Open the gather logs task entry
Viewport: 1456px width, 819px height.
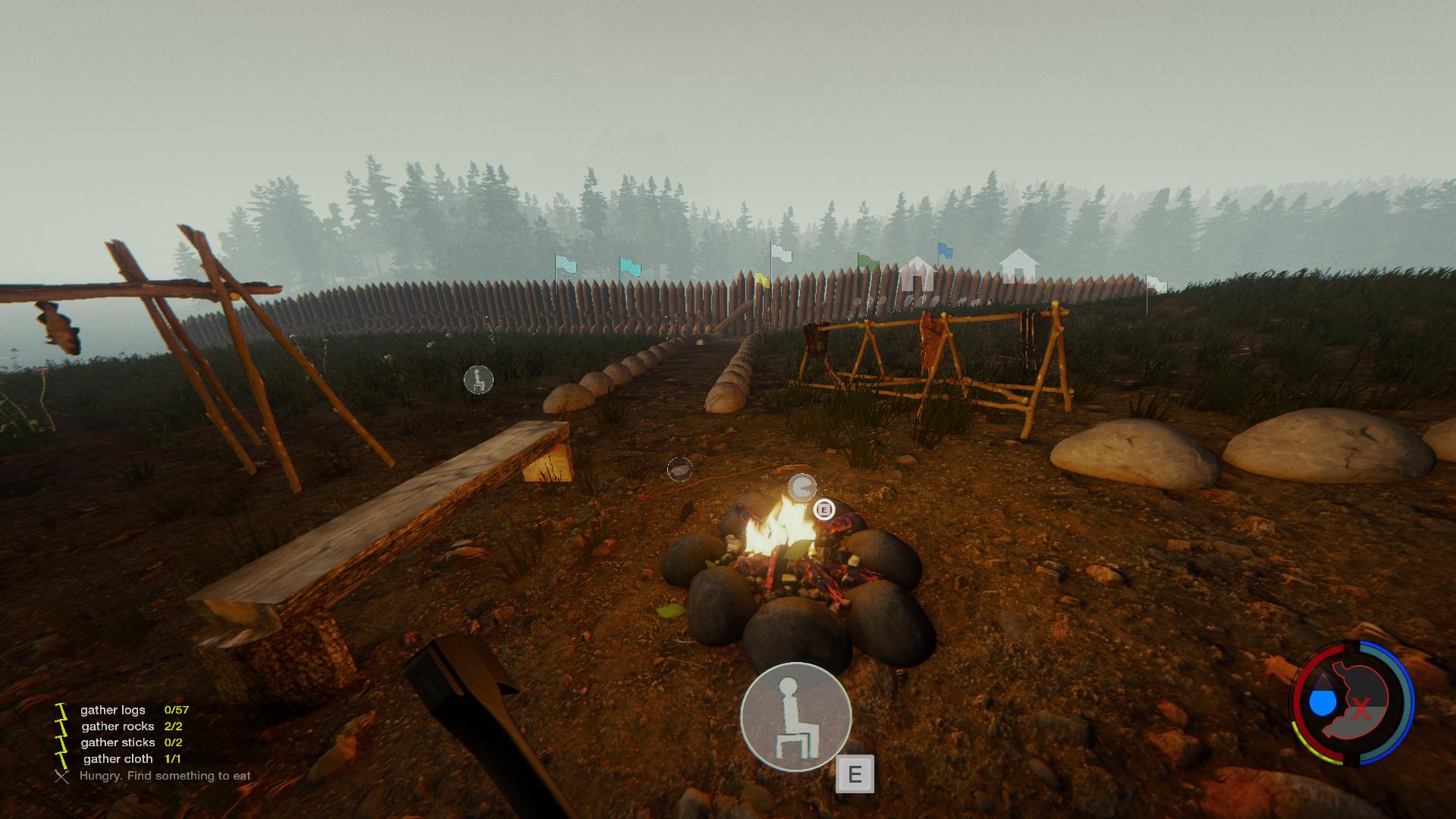click(112, 711)
